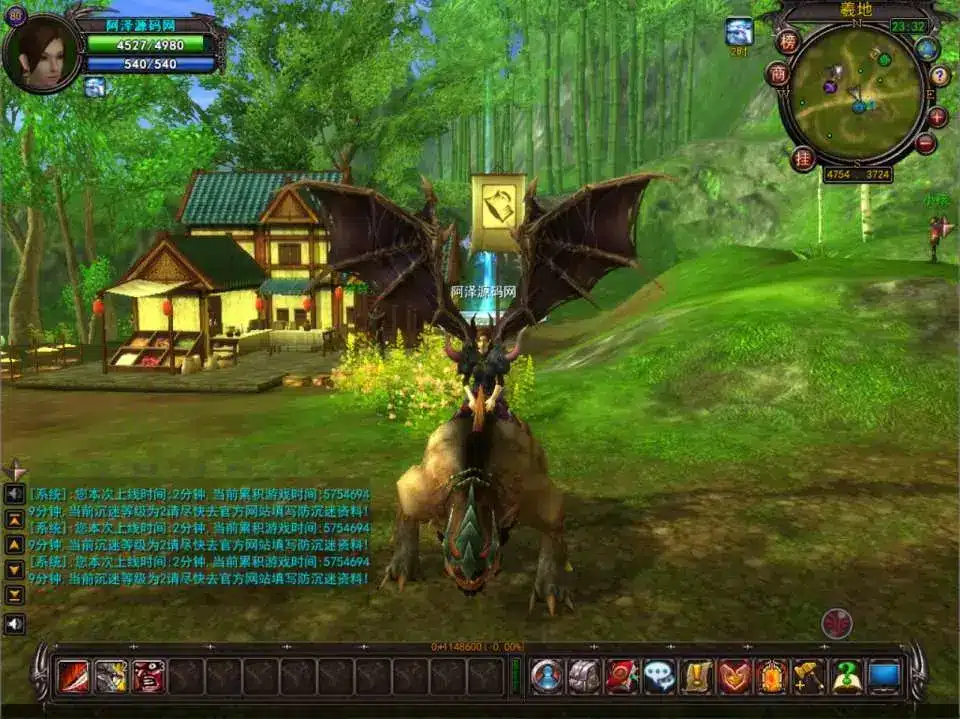Image resolution: width=960 pixels, height=719 pixels.
Task: Click the player character portrait
Action: point(42,53)
